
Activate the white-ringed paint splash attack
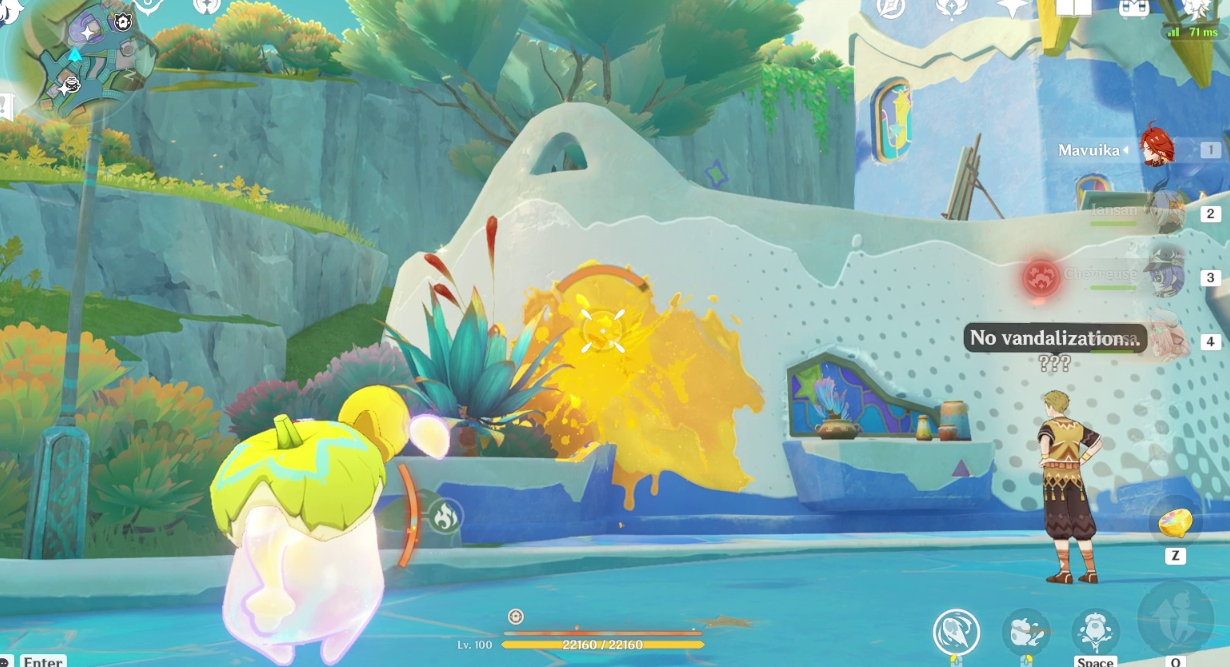coord(956,632)
